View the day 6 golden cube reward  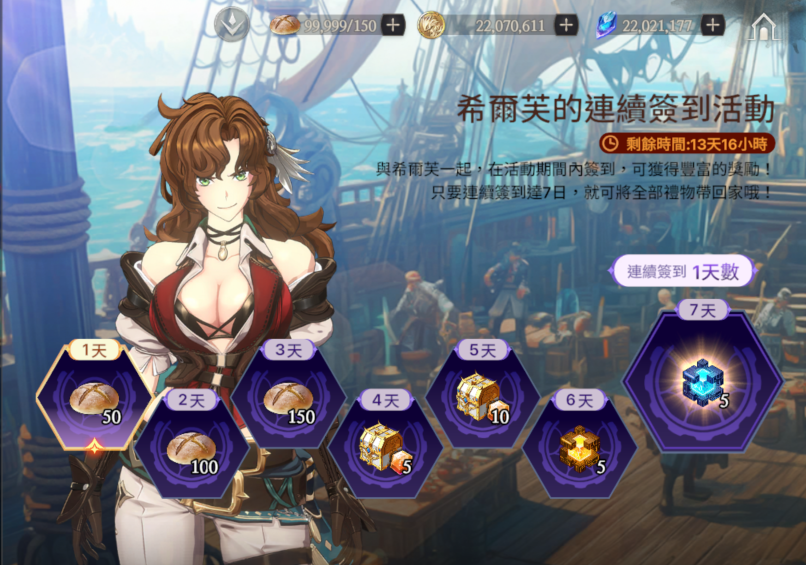tap(579, 450)
